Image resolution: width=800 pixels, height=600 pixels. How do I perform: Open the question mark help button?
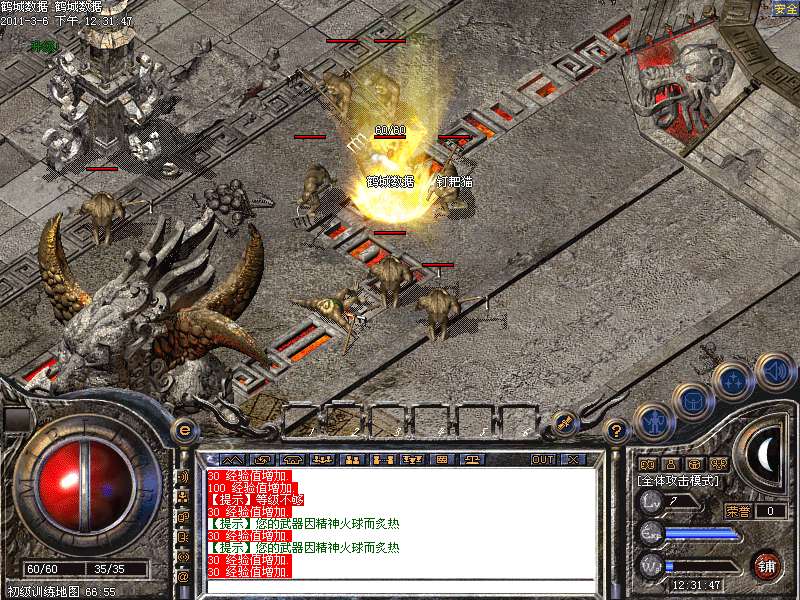click(617, 430)
